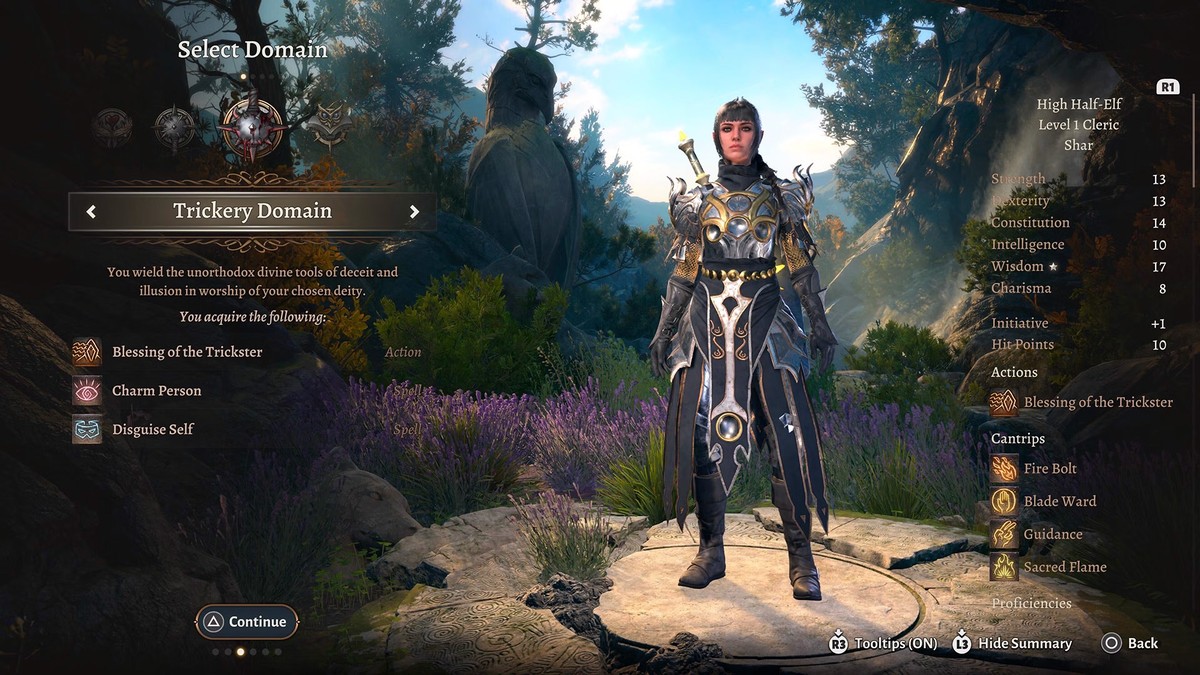This screenshot has height=675, width=1200.
Task: Click the Continue button
Action: click(247, 621)
